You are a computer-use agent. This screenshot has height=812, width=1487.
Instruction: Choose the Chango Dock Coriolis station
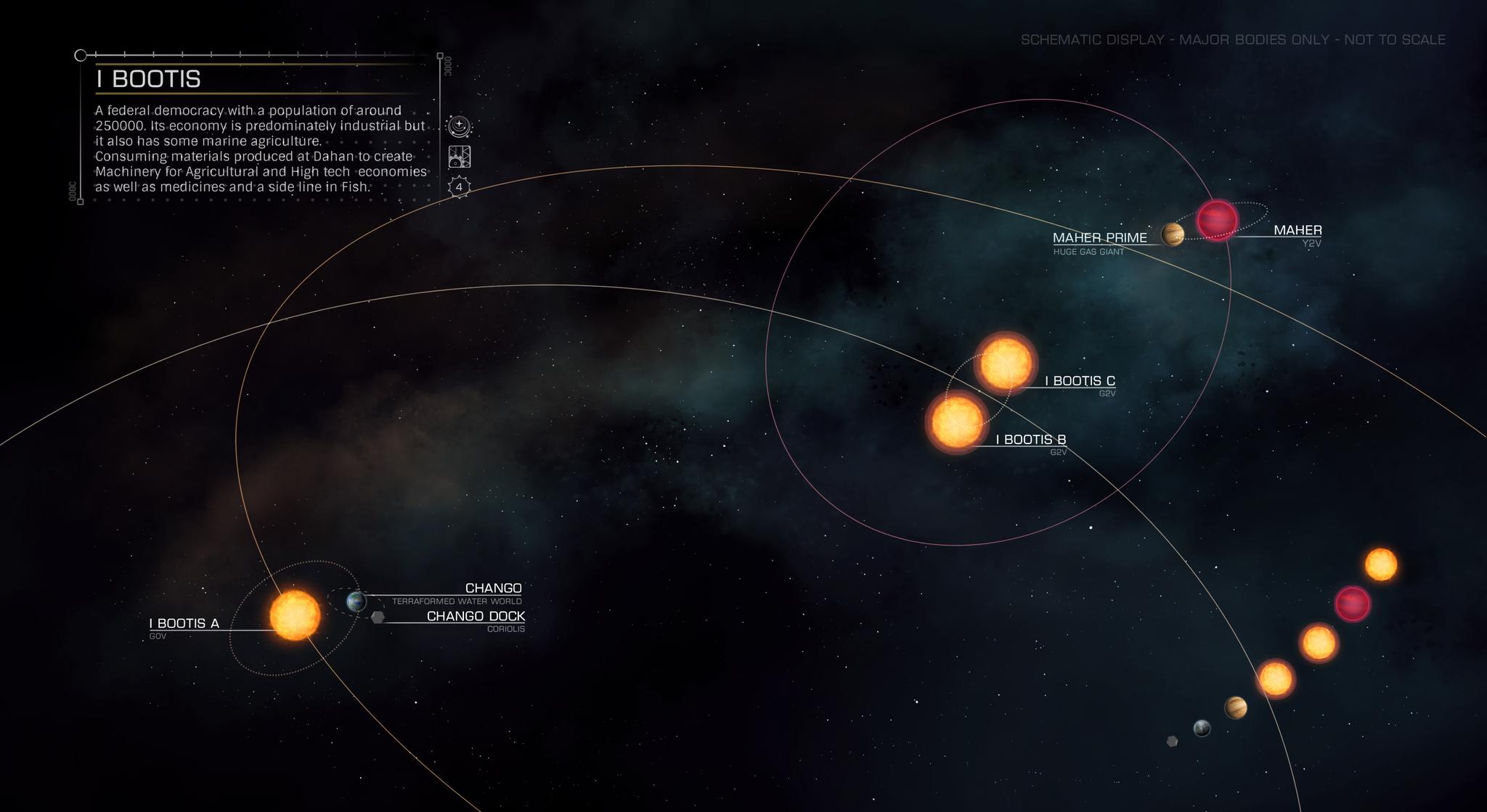[x=378, y=618]
